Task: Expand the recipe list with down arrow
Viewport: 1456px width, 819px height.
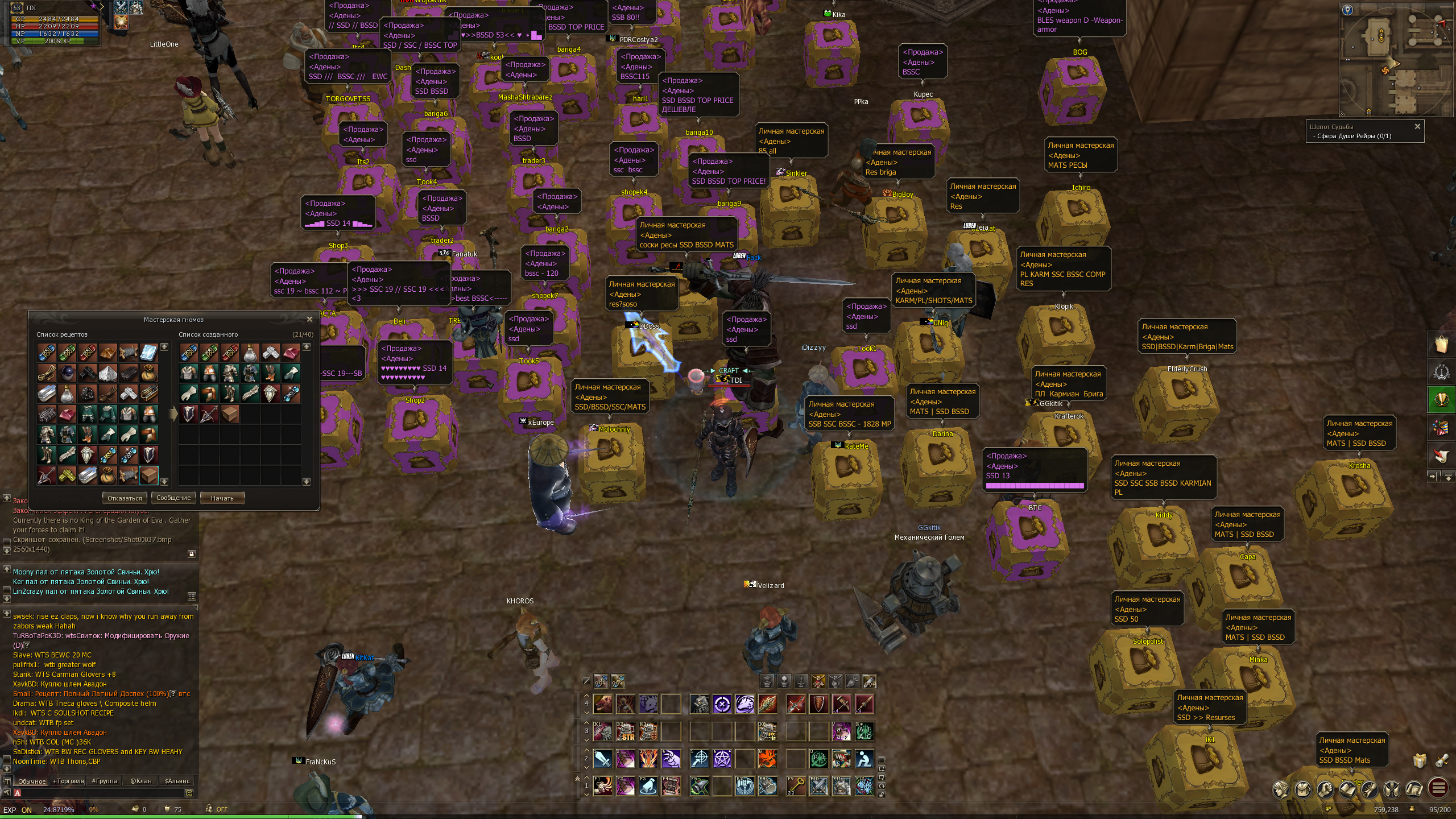Action: pos(166,481)
